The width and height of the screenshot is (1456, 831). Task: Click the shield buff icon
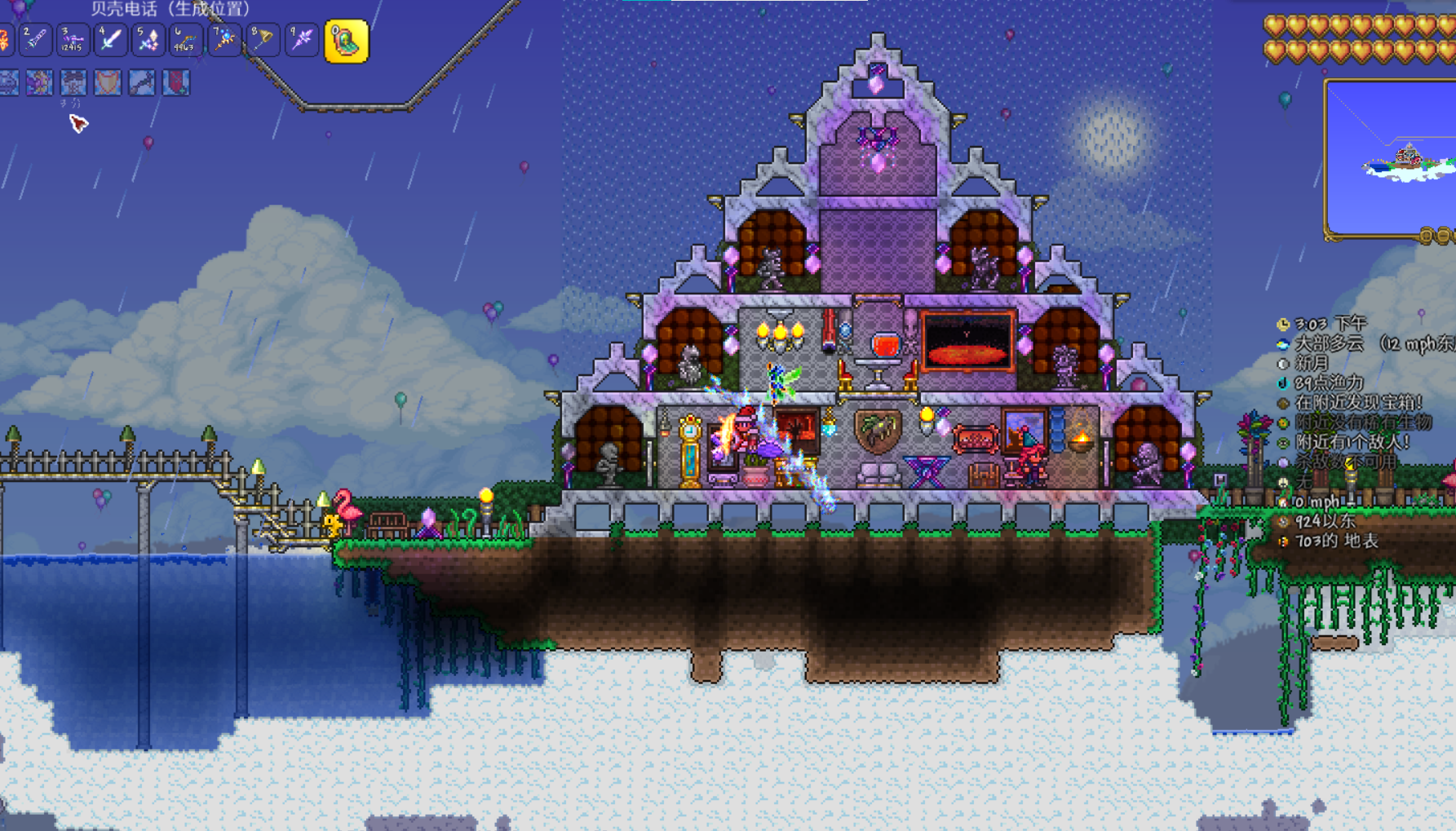[x=107, y=82]
